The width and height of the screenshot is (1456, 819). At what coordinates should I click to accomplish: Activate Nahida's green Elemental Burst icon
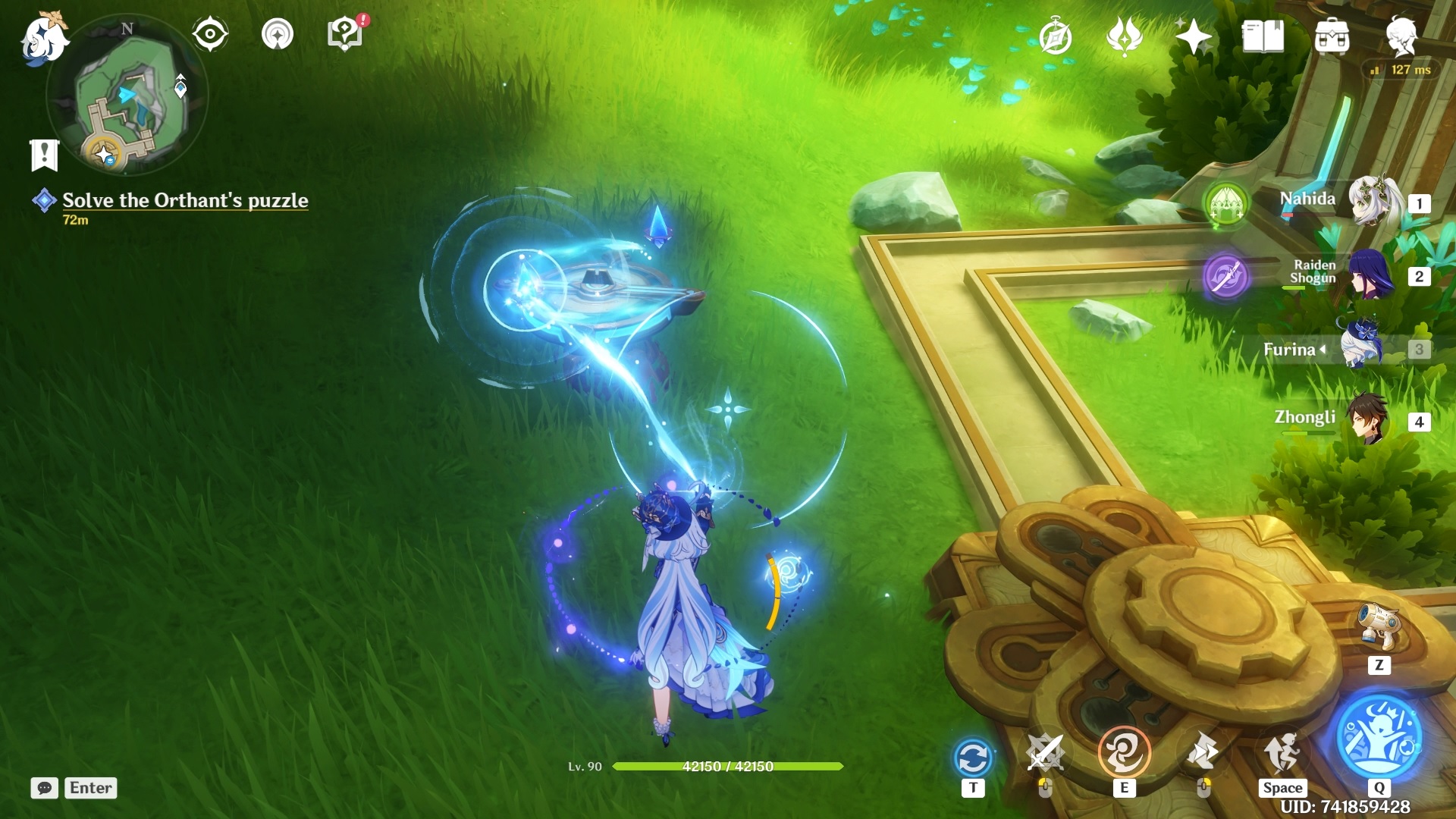pyautogui.click(x=1225, y=203)
